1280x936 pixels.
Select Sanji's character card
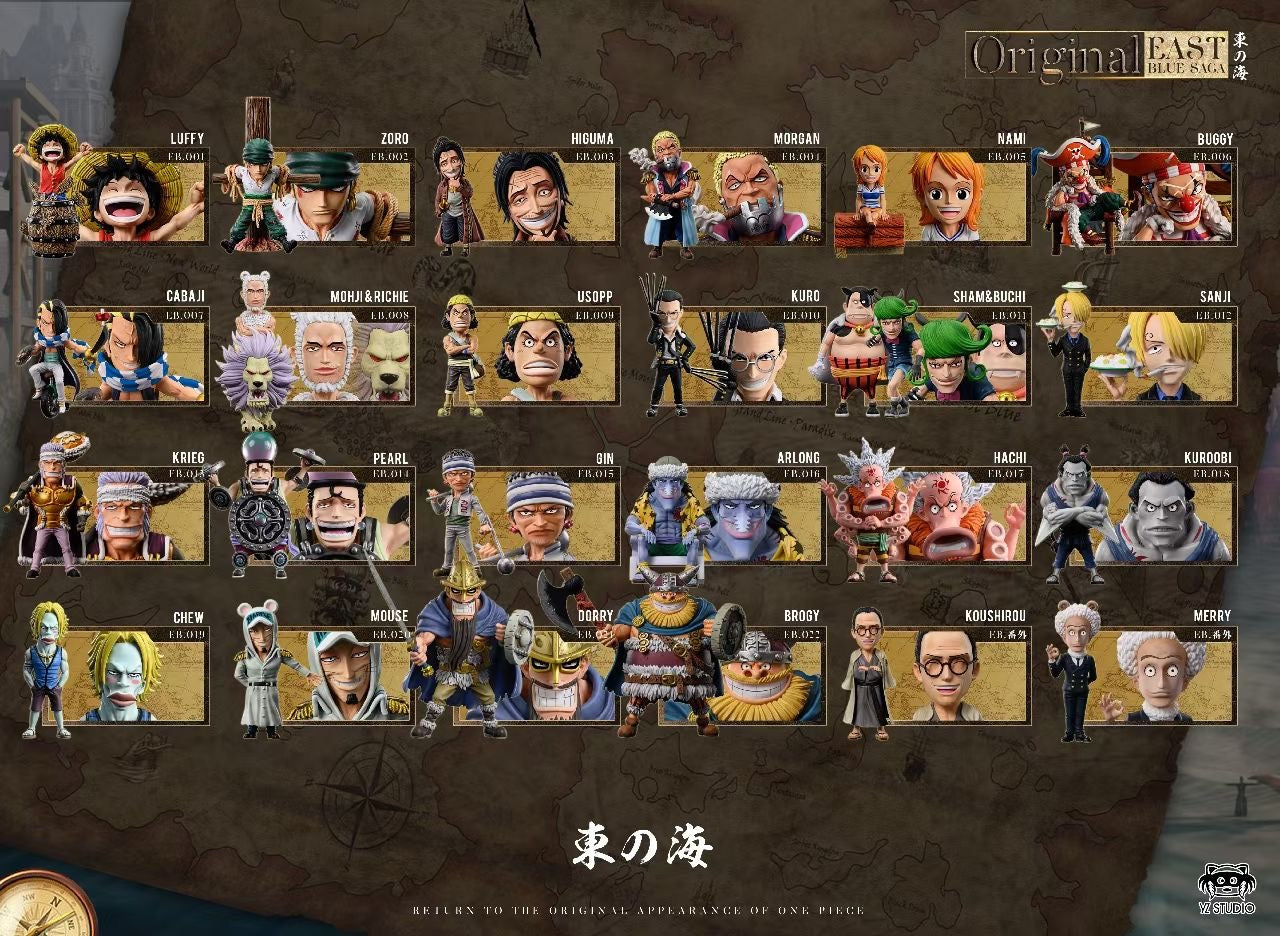click(1160, 354)
